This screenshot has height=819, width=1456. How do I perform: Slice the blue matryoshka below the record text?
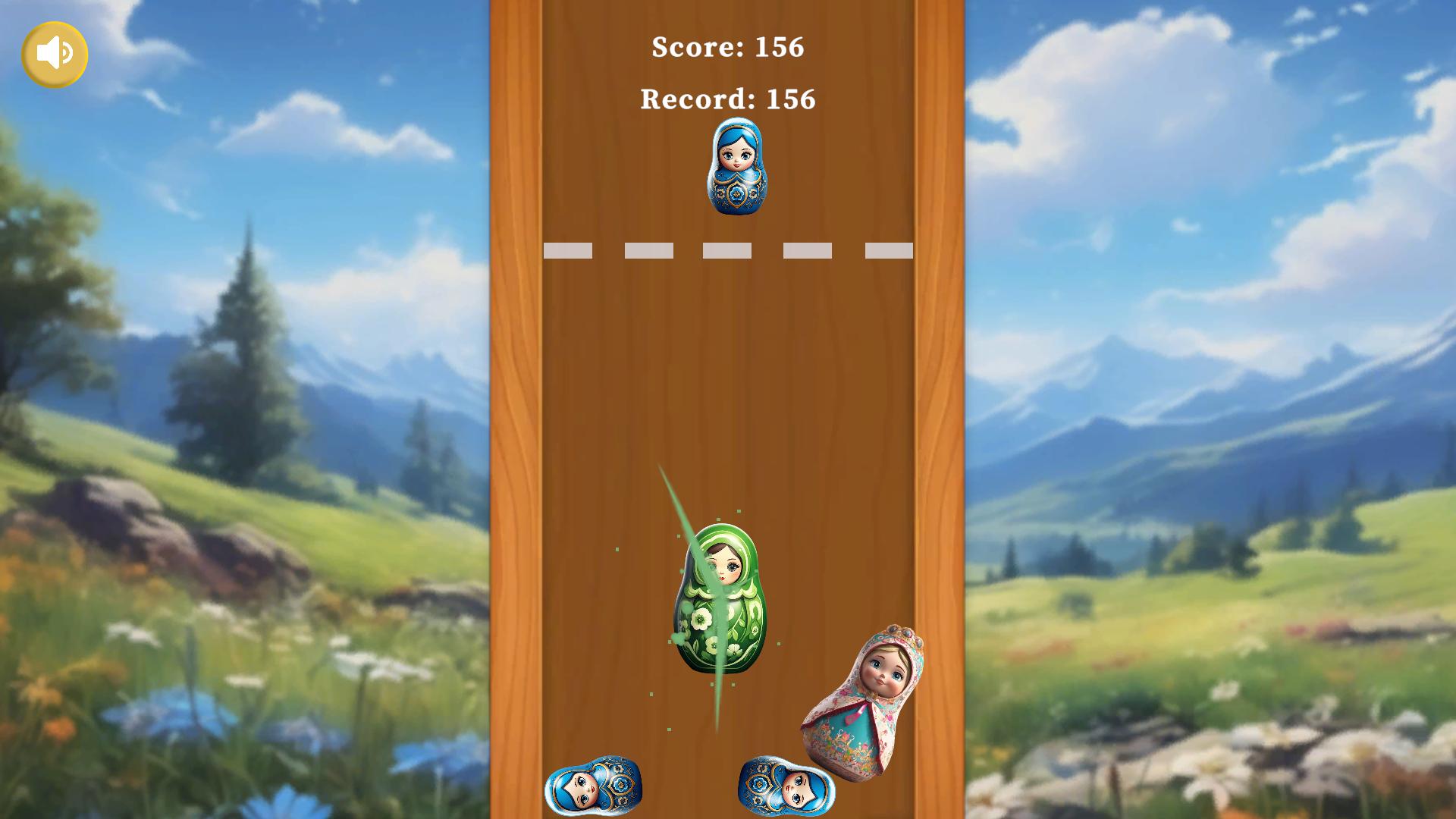pyautogui.click(x=736, y=165)
